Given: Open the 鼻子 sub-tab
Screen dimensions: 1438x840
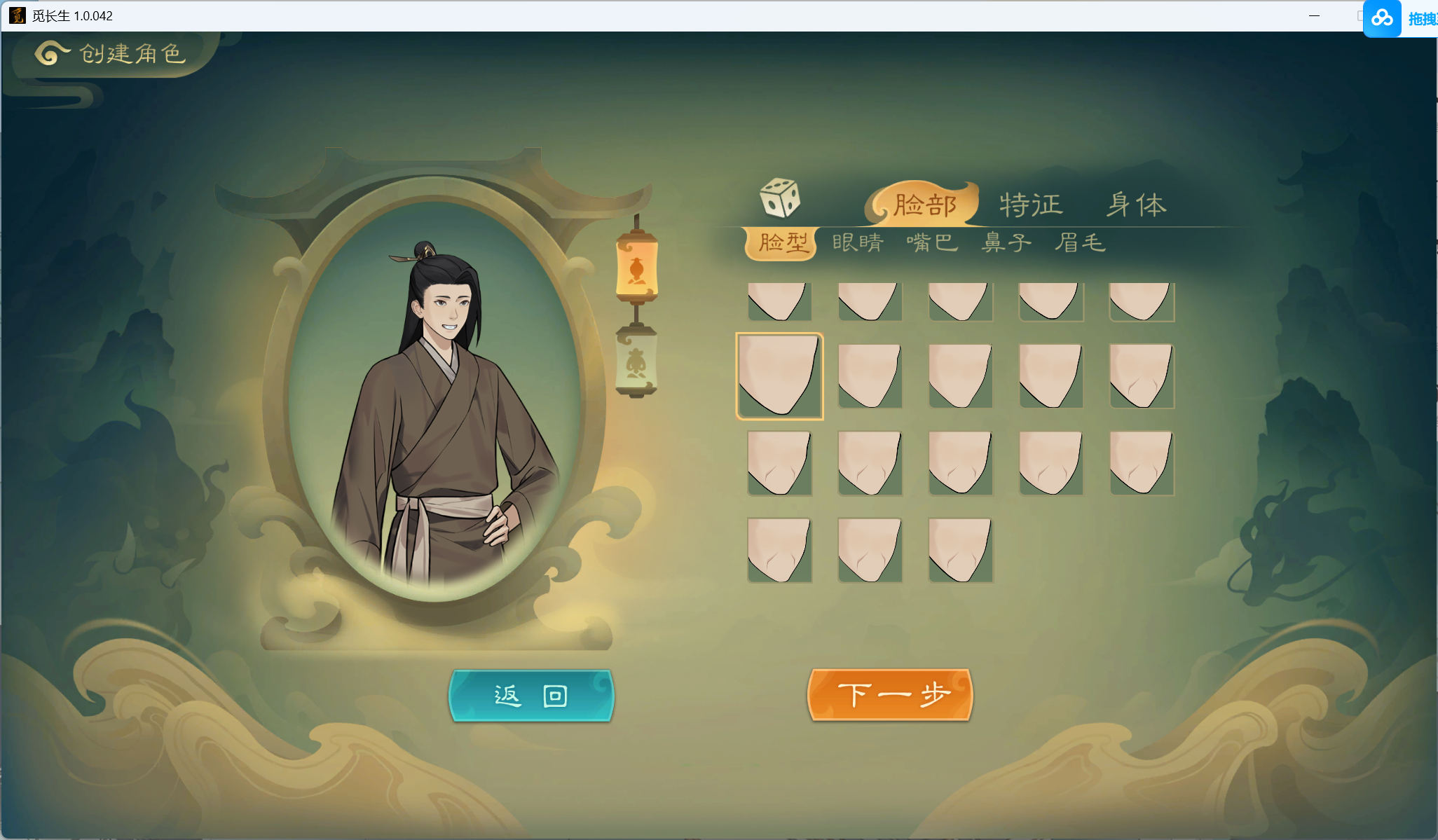Looking at the screenshot, I should [1007, 242].
